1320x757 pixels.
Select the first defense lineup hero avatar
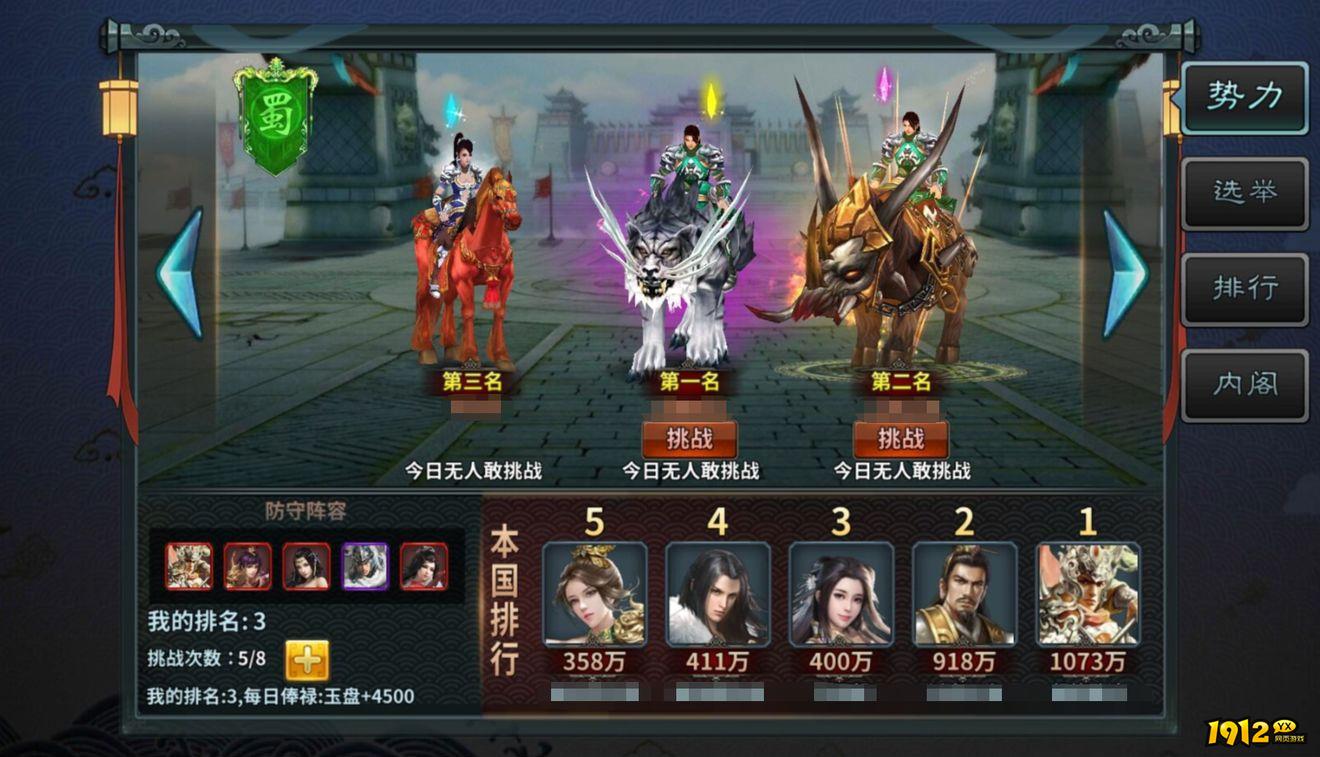click(x=189, y=566)
